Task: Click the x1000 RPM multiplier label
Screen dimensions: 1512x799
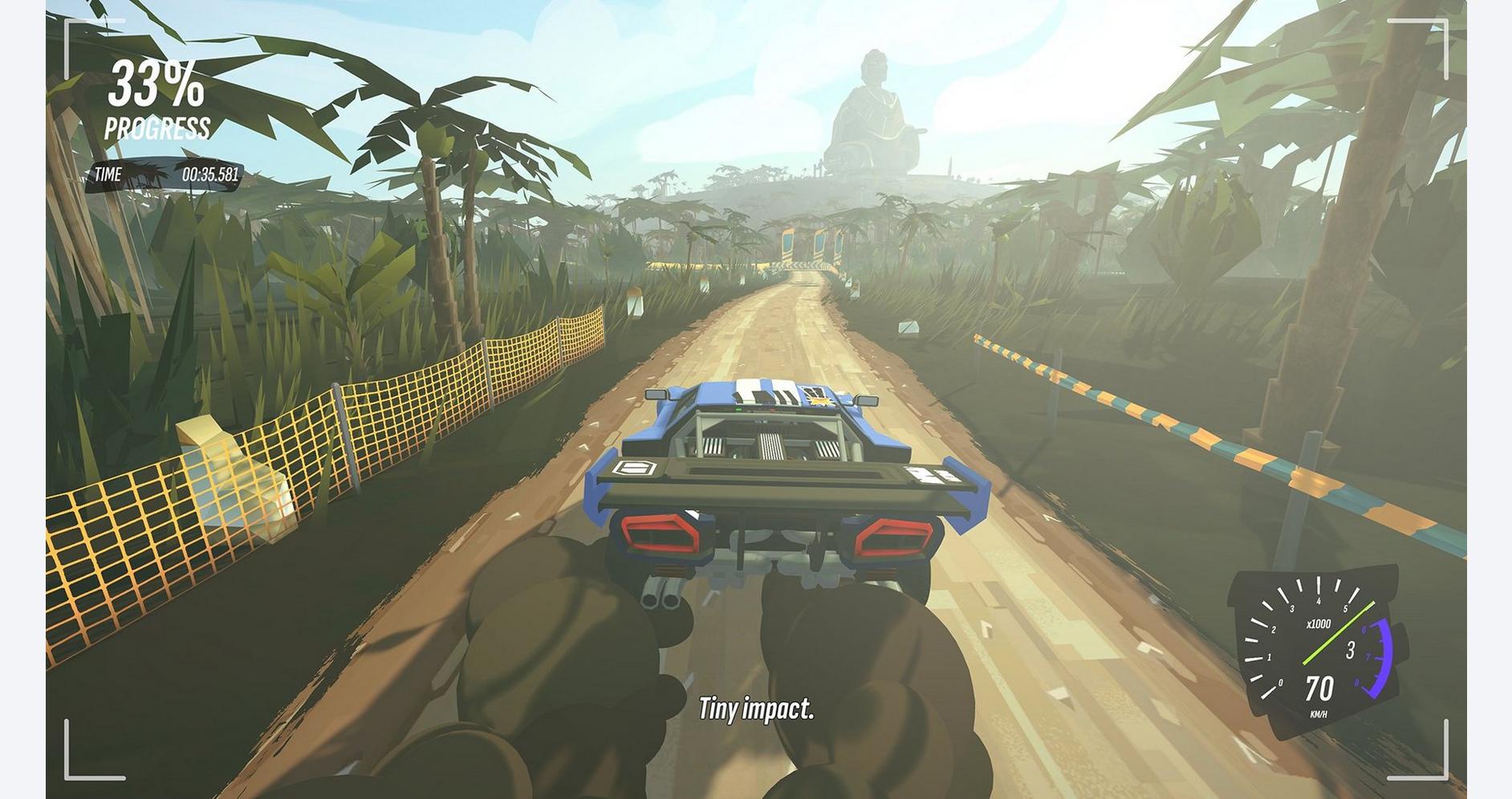Action: 1319,623
